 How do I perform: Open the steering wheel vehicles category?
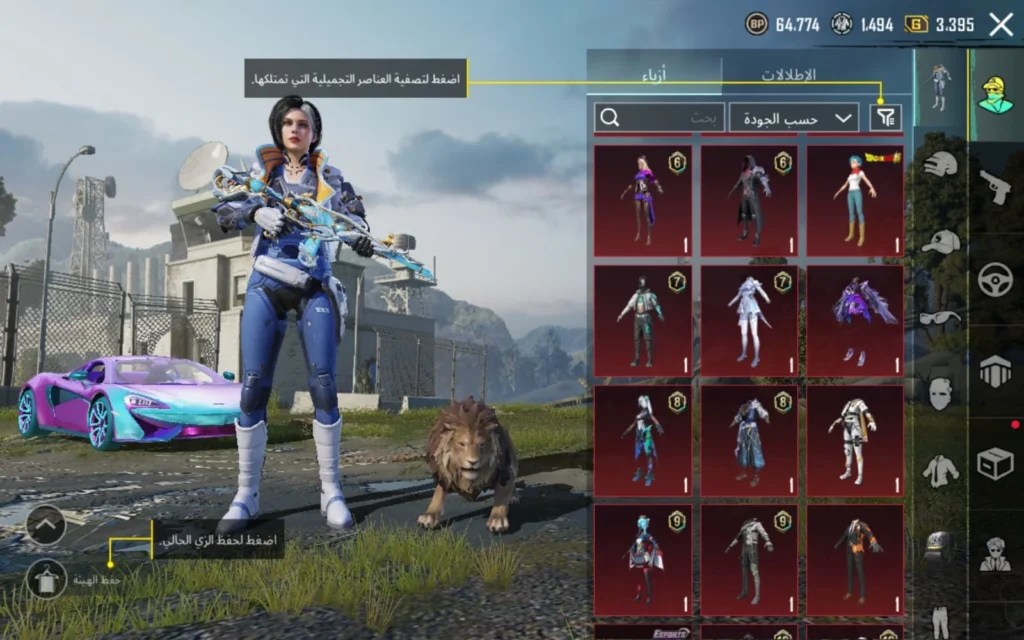click(x=996, y=279)
